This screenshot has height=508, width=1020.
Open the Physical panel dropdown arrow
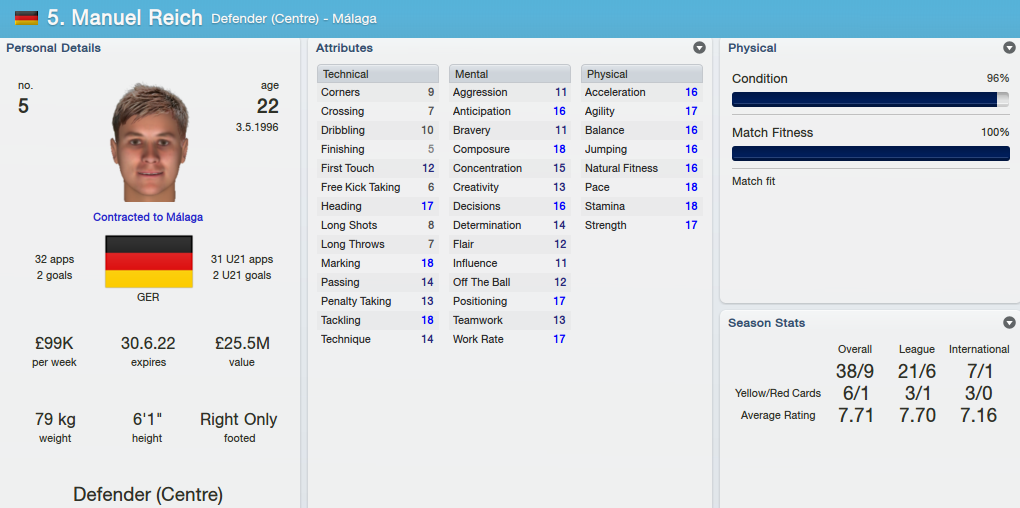click(x=1009, y=48)
